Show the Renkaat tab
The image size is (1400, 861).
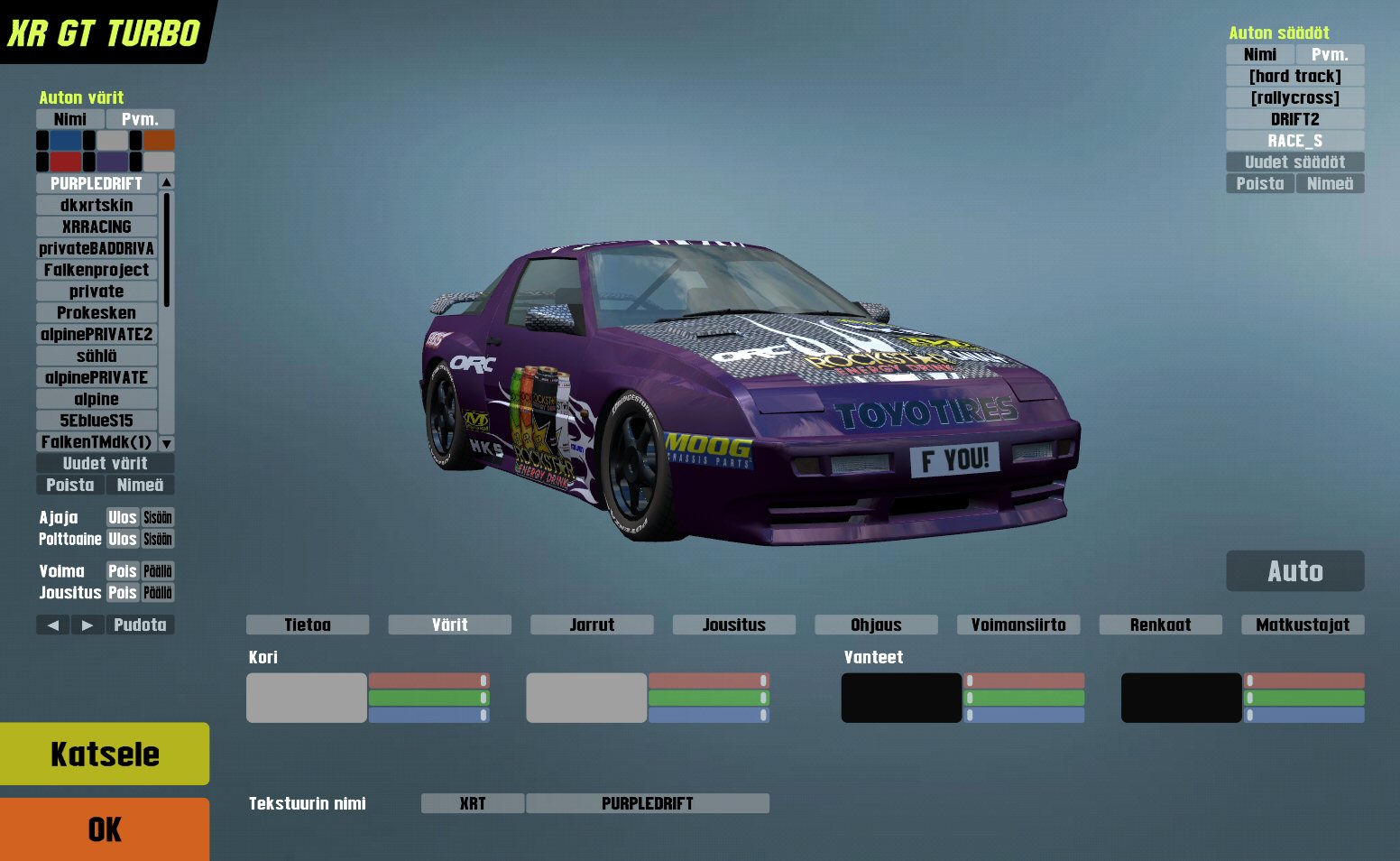point(1160,625)
